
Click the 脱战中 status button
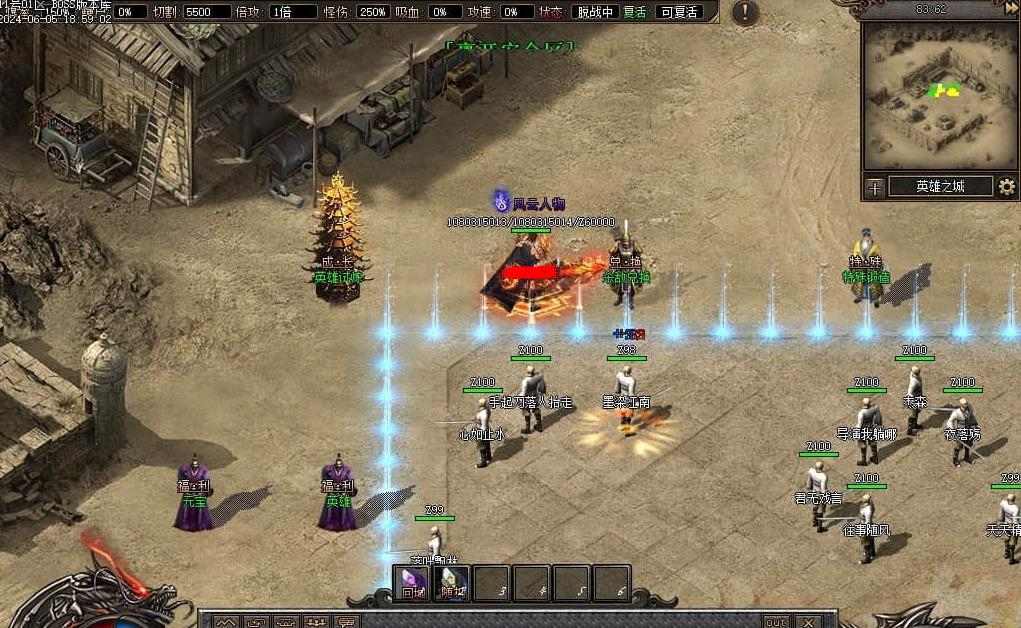coord(593,12)
